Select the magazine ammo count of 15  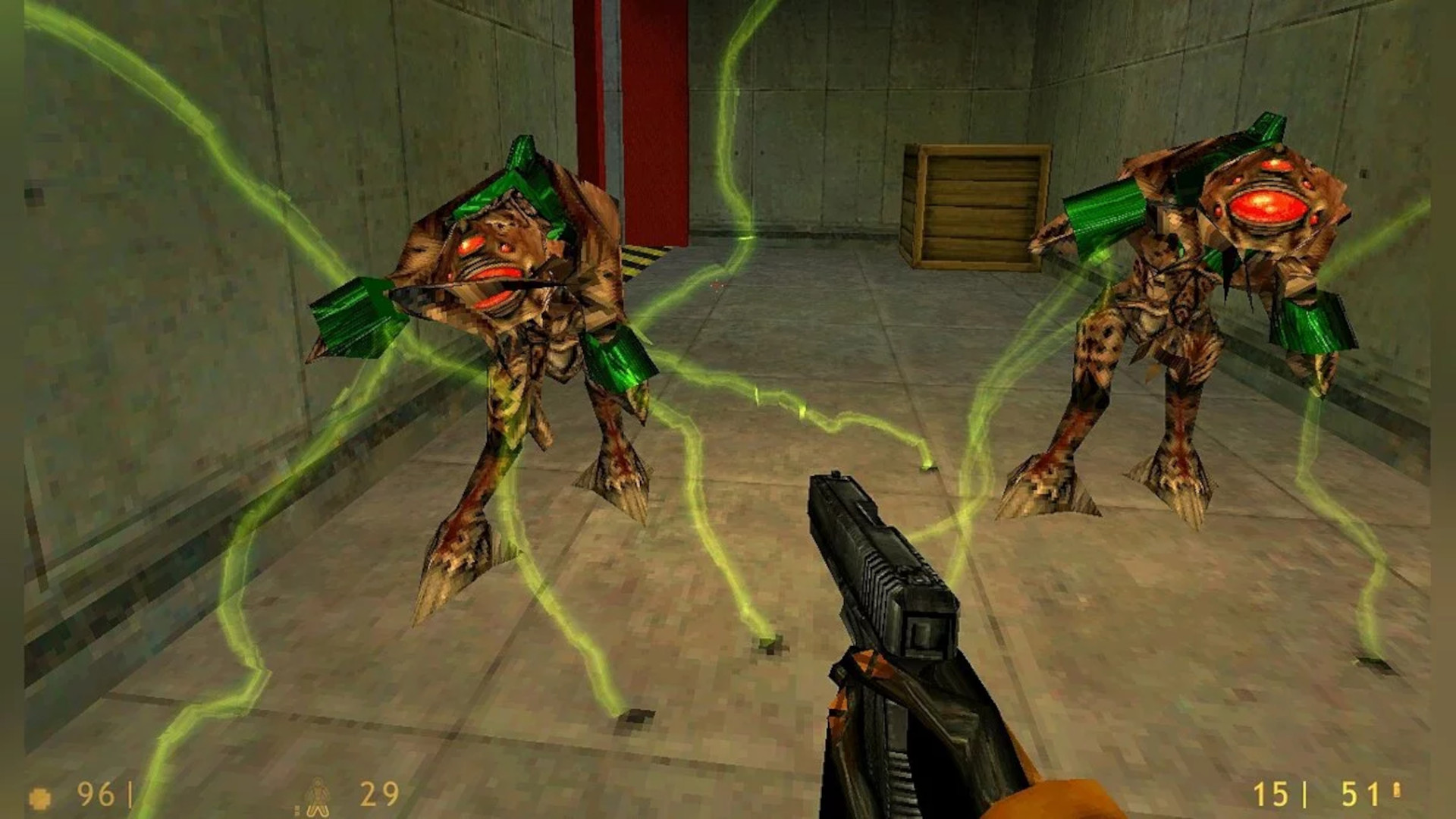[x=1273, y=794]
